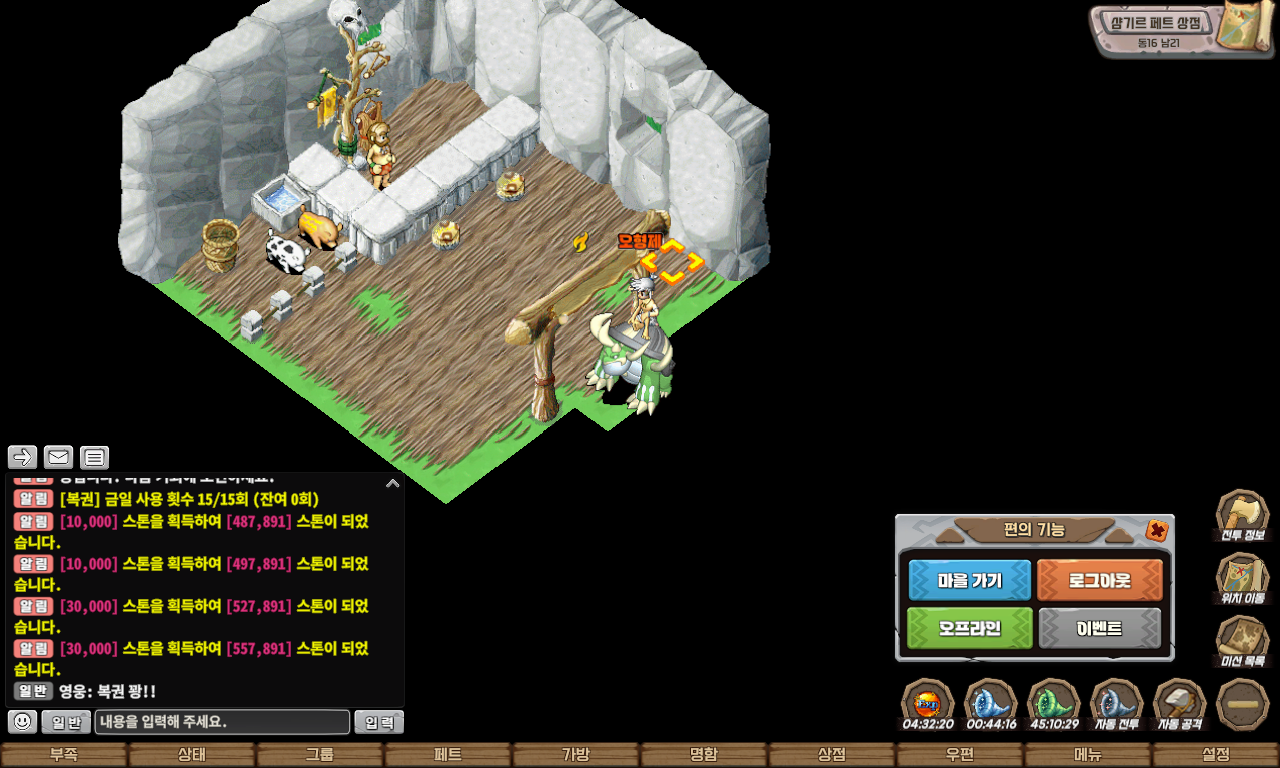
Task: Show the 미션 목록 mission list scroll
Action: 1242,640
